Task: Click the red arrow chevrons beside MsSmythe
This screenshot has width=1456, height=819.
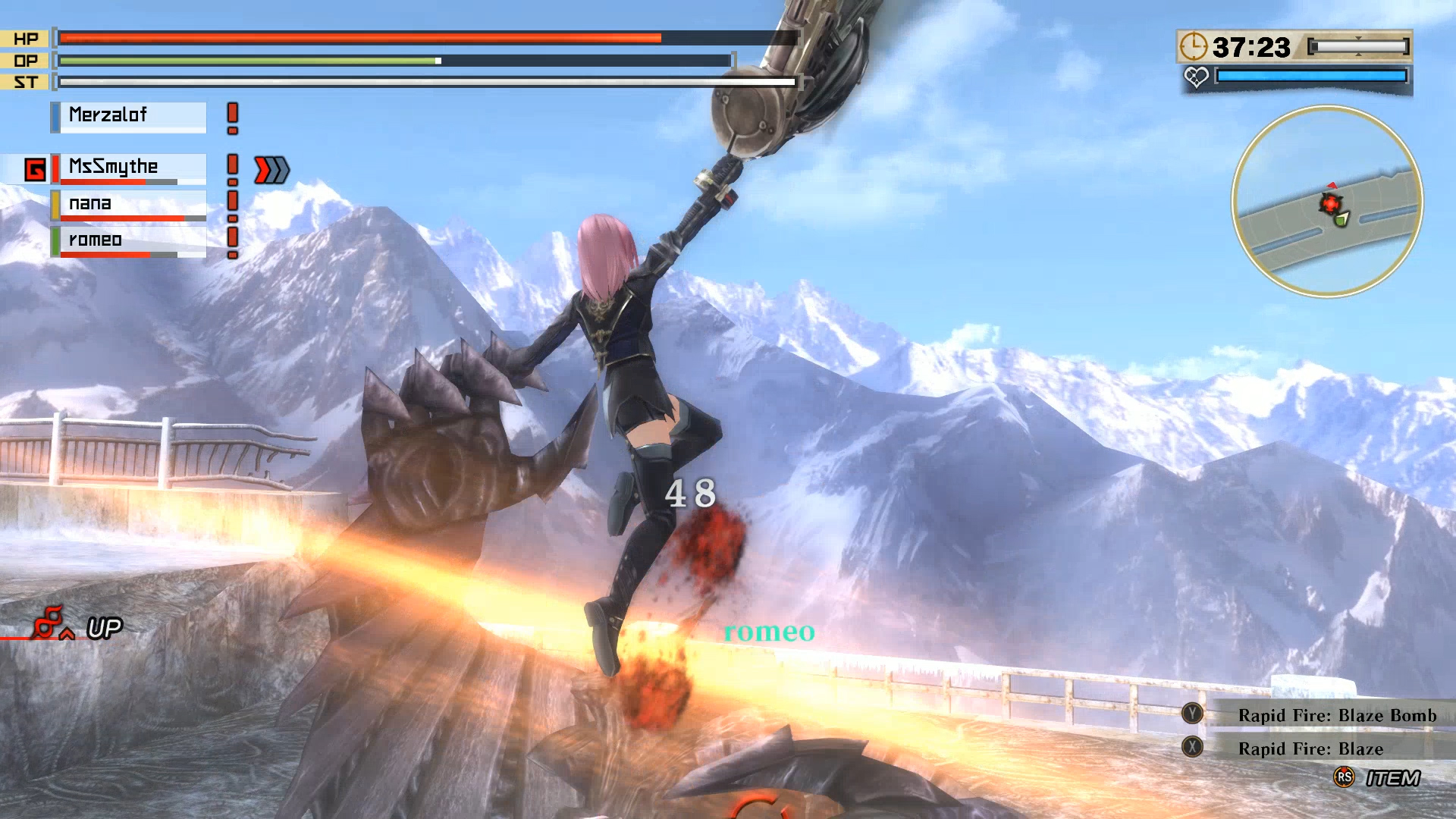Action: tap(271, 170)
